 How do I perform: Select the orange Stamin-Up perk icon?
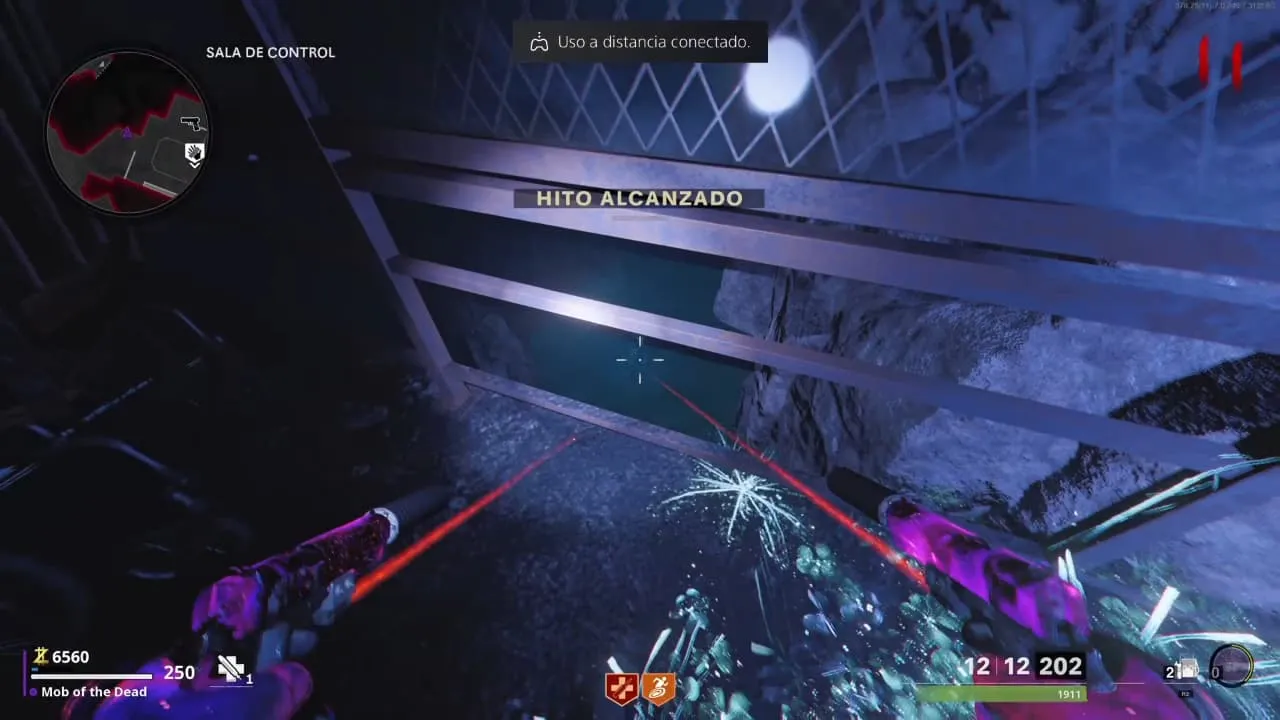pyautogui.click(x=658, y=688)
